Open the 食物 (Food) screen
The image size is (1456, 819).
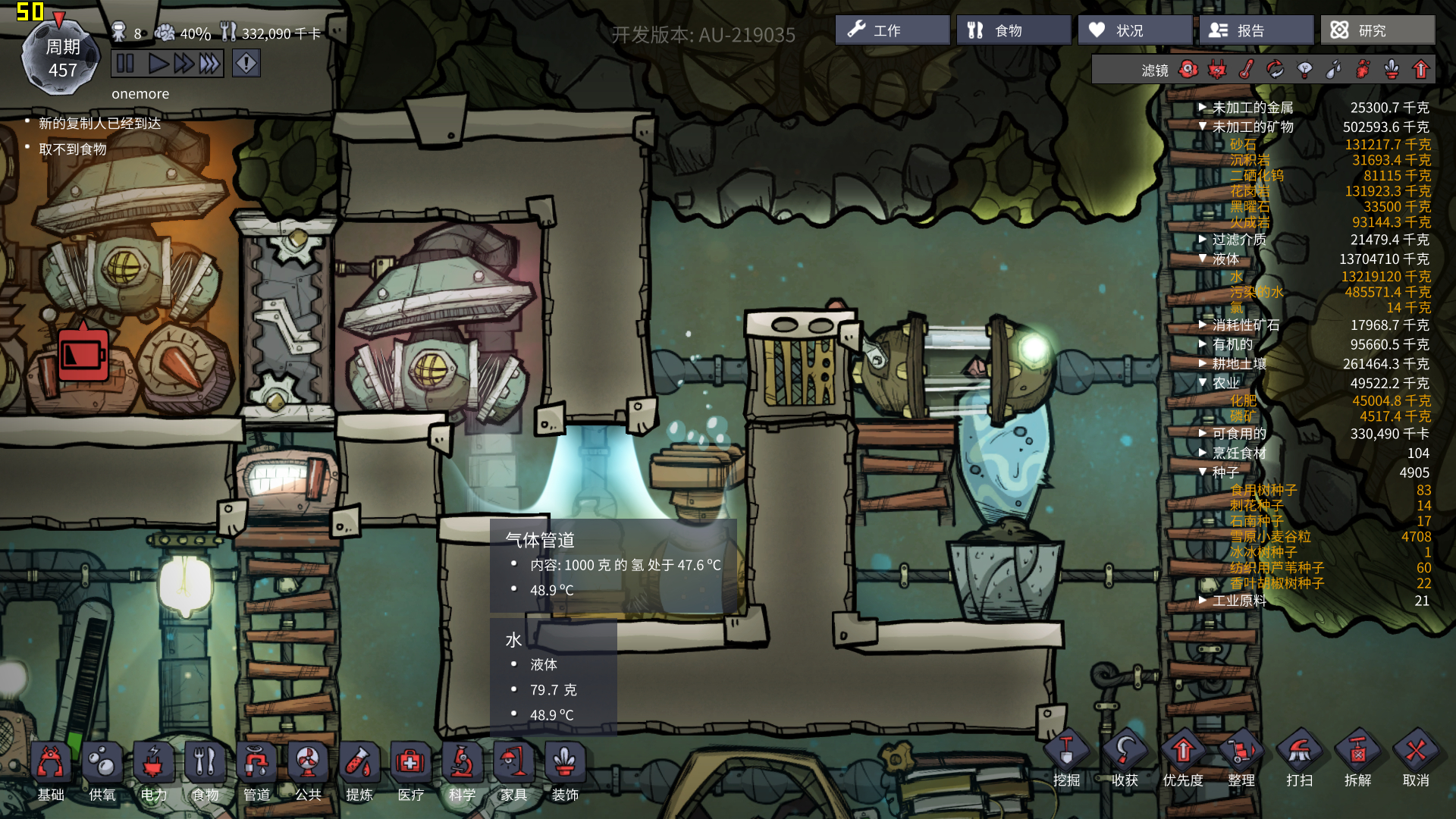click(x=1013, y=30)
